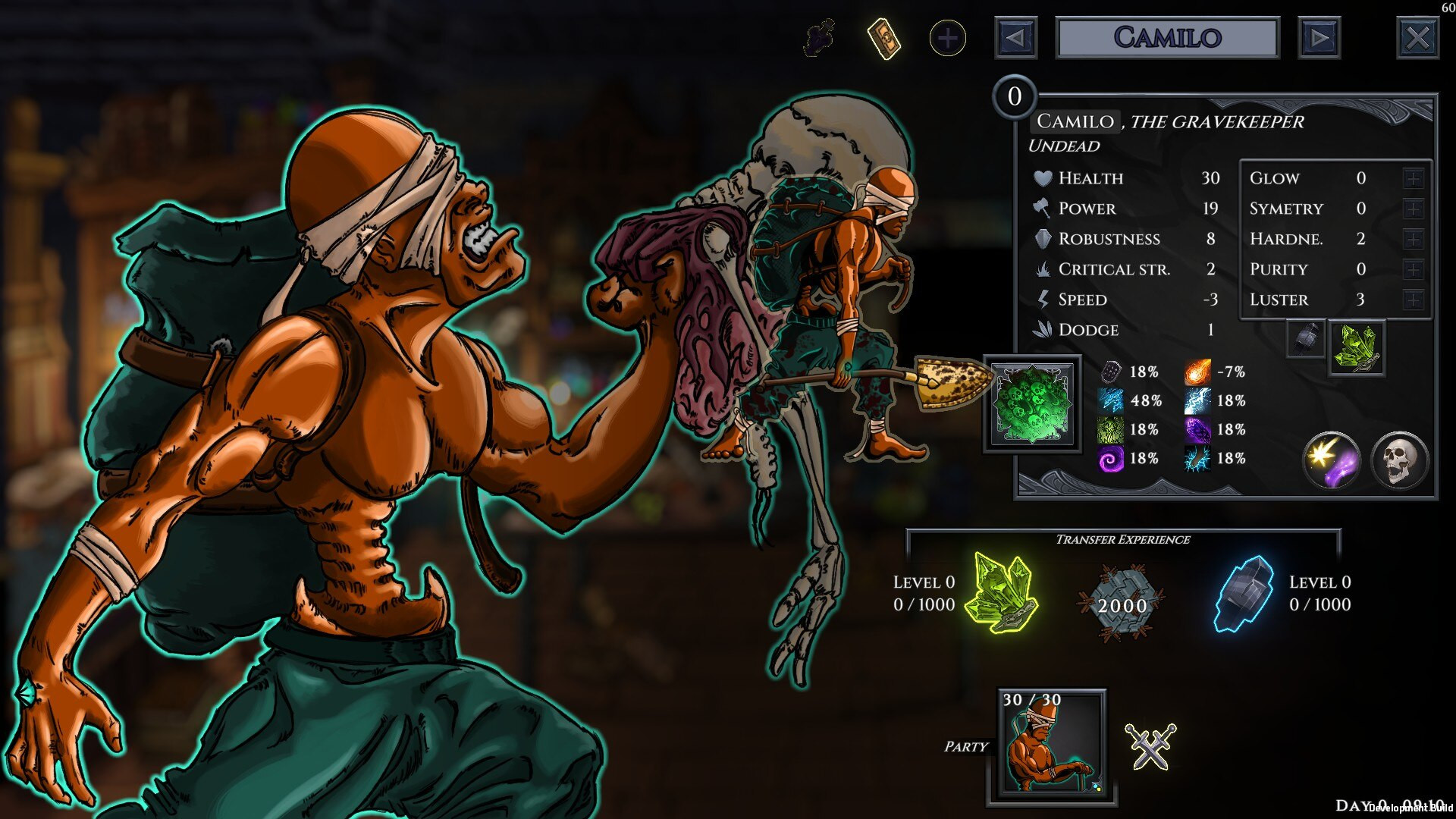Viewport: 1456px width, 819px height.
Task: Raise the Hardness stat using its plus button
Action: (x=1412, y=239)
